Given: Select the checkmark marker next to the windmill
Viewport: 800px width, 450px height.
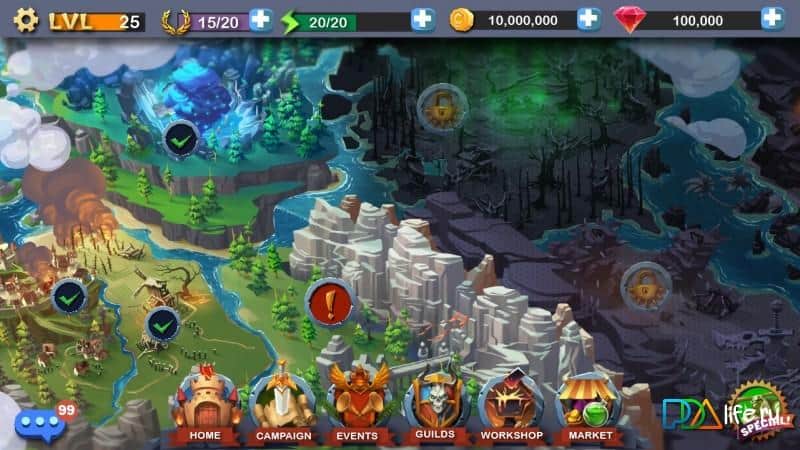Looking at the screenshot, I should (x=162, y=323).
